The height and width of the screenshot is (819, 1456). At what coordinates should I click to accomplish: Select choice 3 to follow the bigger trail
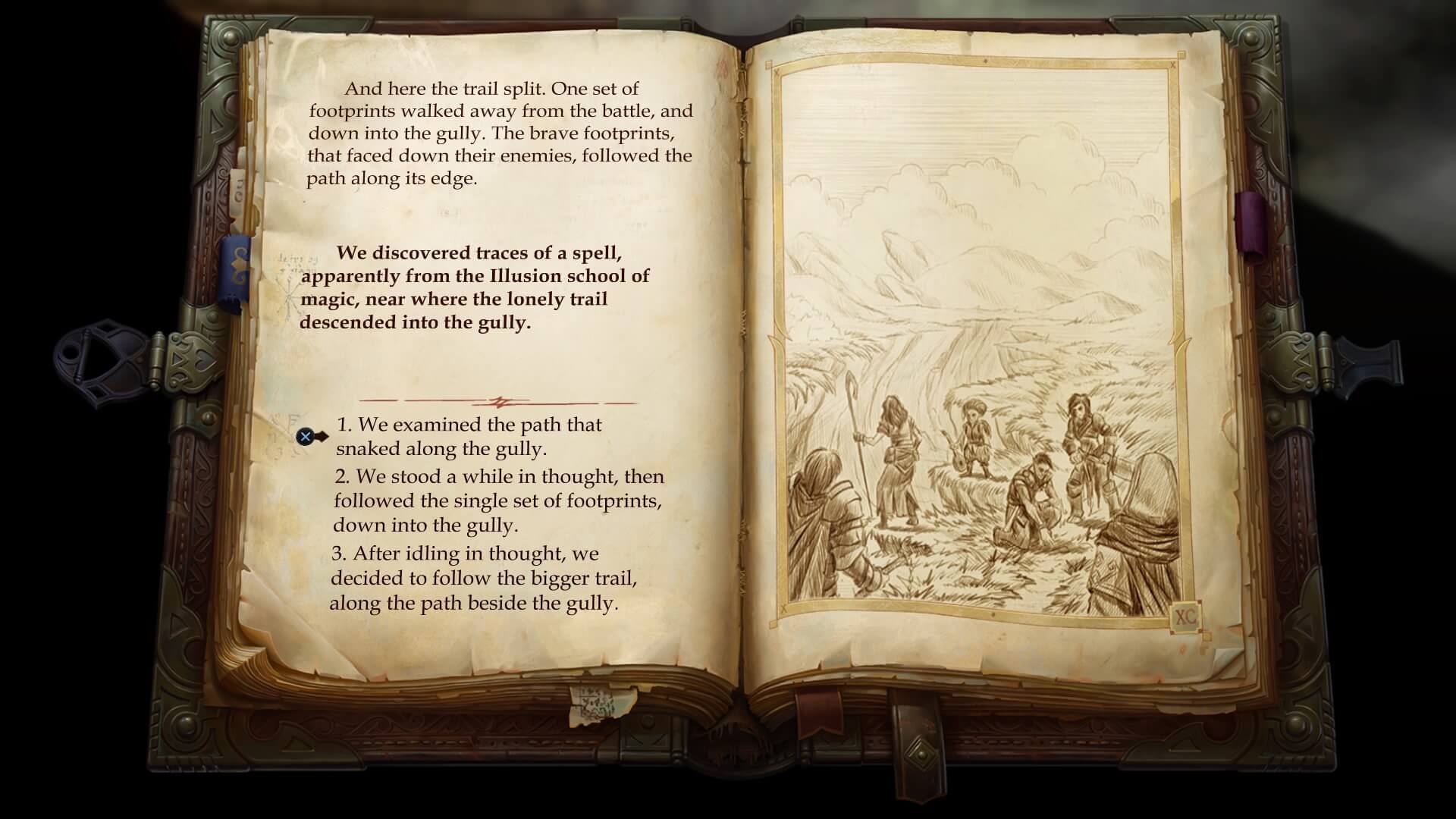[485, 578]
